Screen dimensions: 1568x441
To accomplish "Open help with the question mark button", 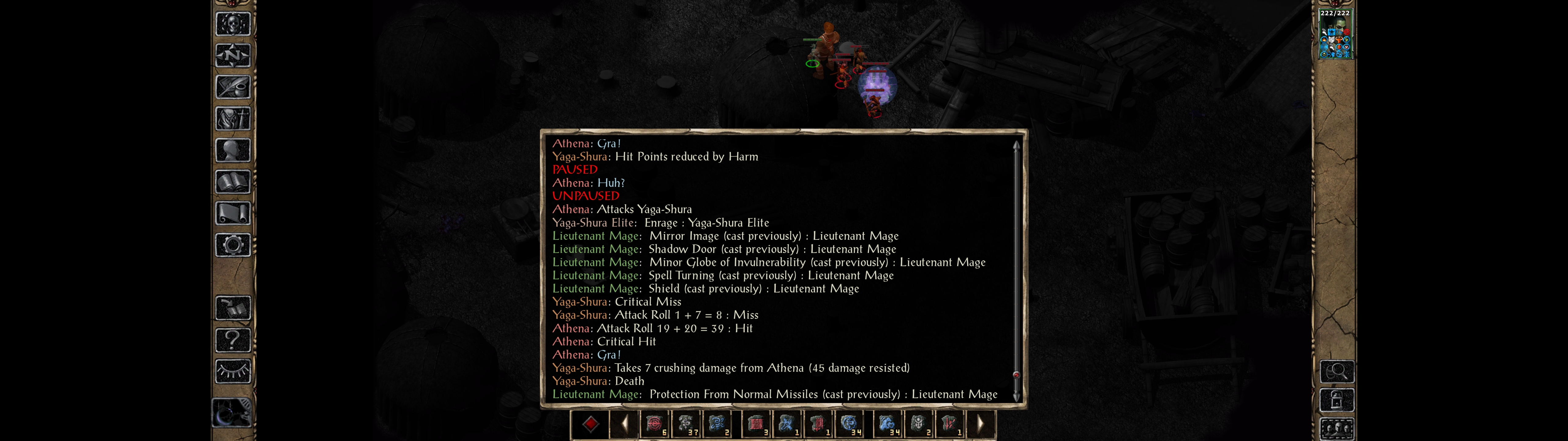I will point(232,340).
